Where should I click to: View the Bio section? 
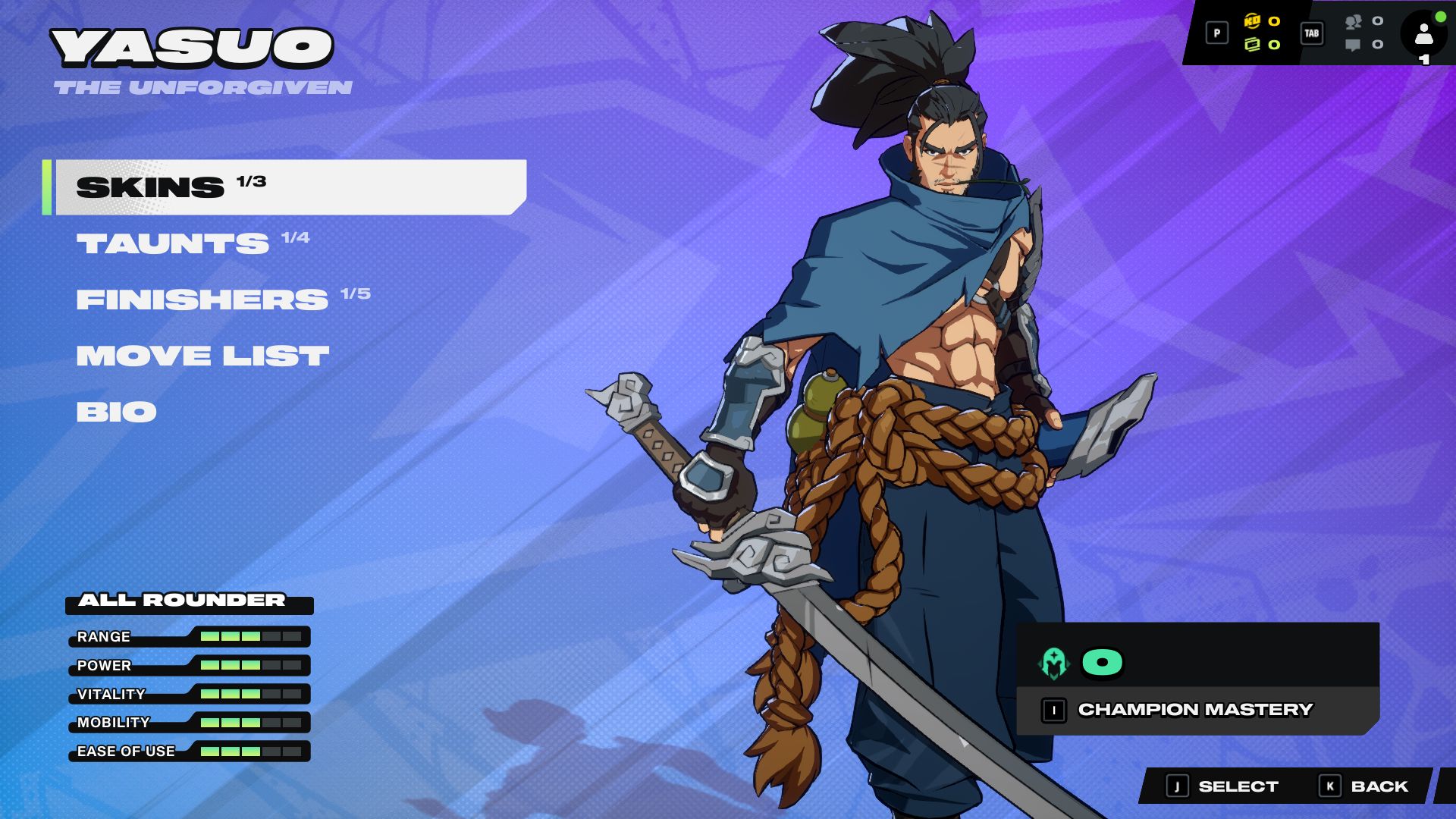[x=116, y=412]
